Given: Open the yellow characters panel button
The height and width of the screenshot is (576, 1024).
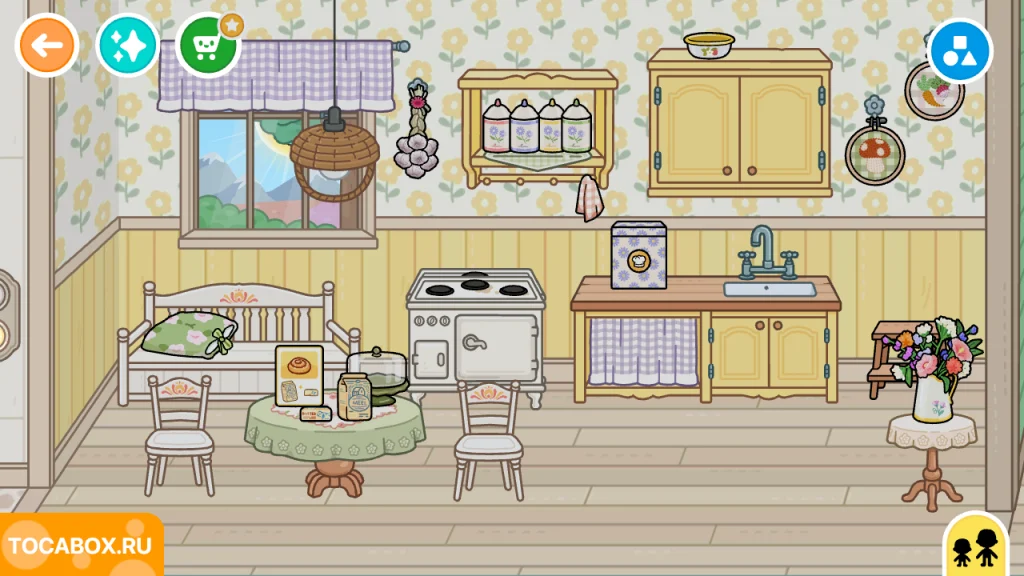Looking at the screenshot, I should pyautogui.click(x=976, y=547).
